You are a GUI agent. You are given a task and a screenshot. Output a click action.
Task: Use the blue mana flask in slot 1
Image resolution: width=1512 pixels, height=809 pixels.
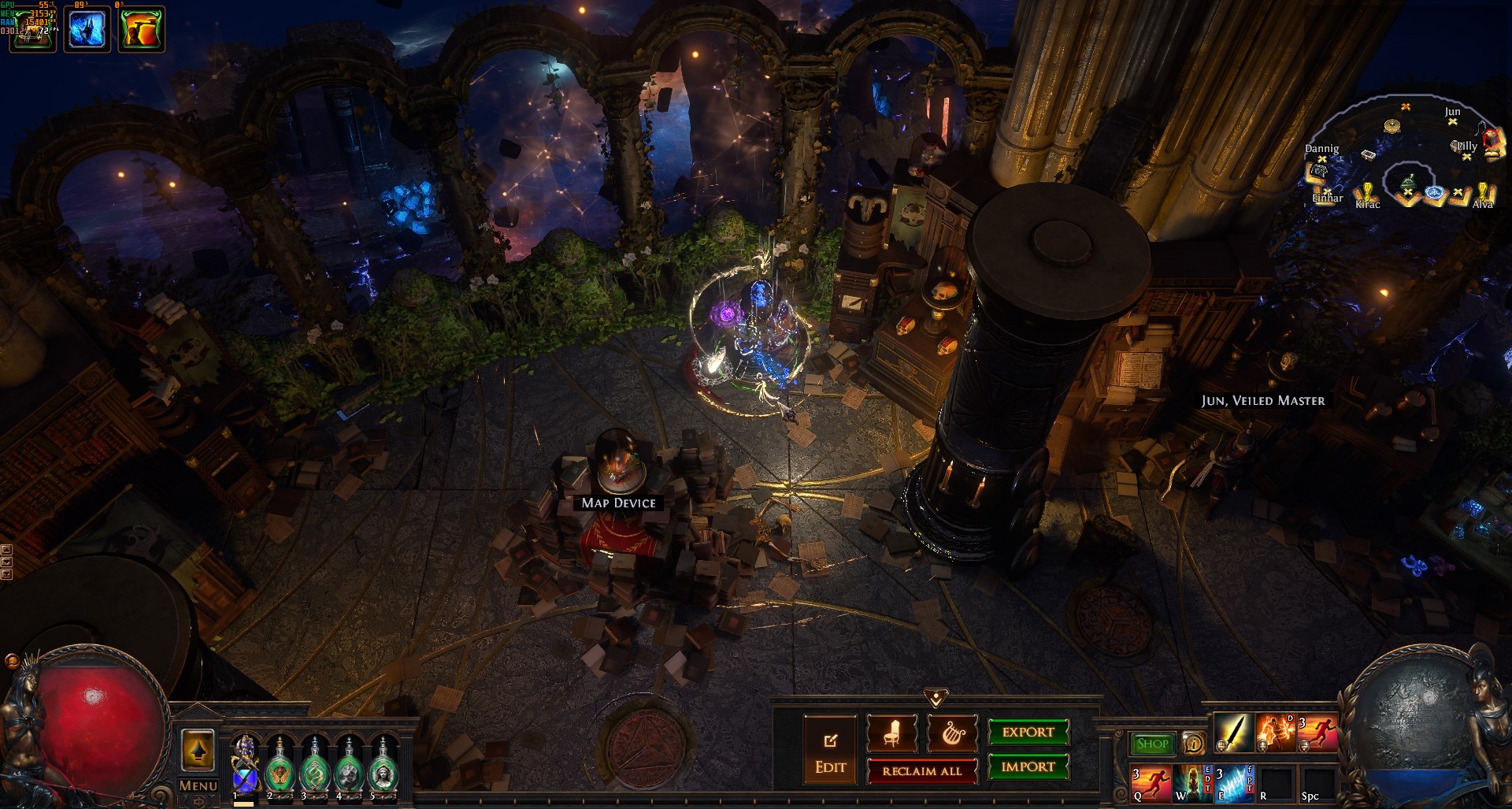(x=245, y=766)
